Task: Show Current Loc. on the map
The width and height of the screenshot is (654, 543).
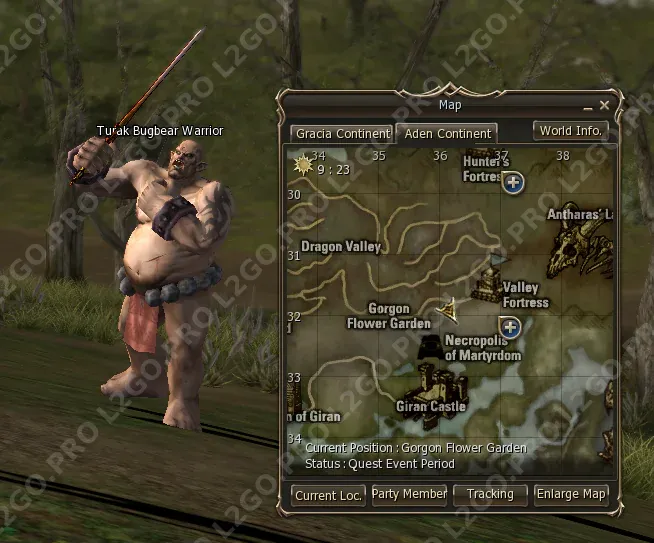Action: click(x=329, y=495)
